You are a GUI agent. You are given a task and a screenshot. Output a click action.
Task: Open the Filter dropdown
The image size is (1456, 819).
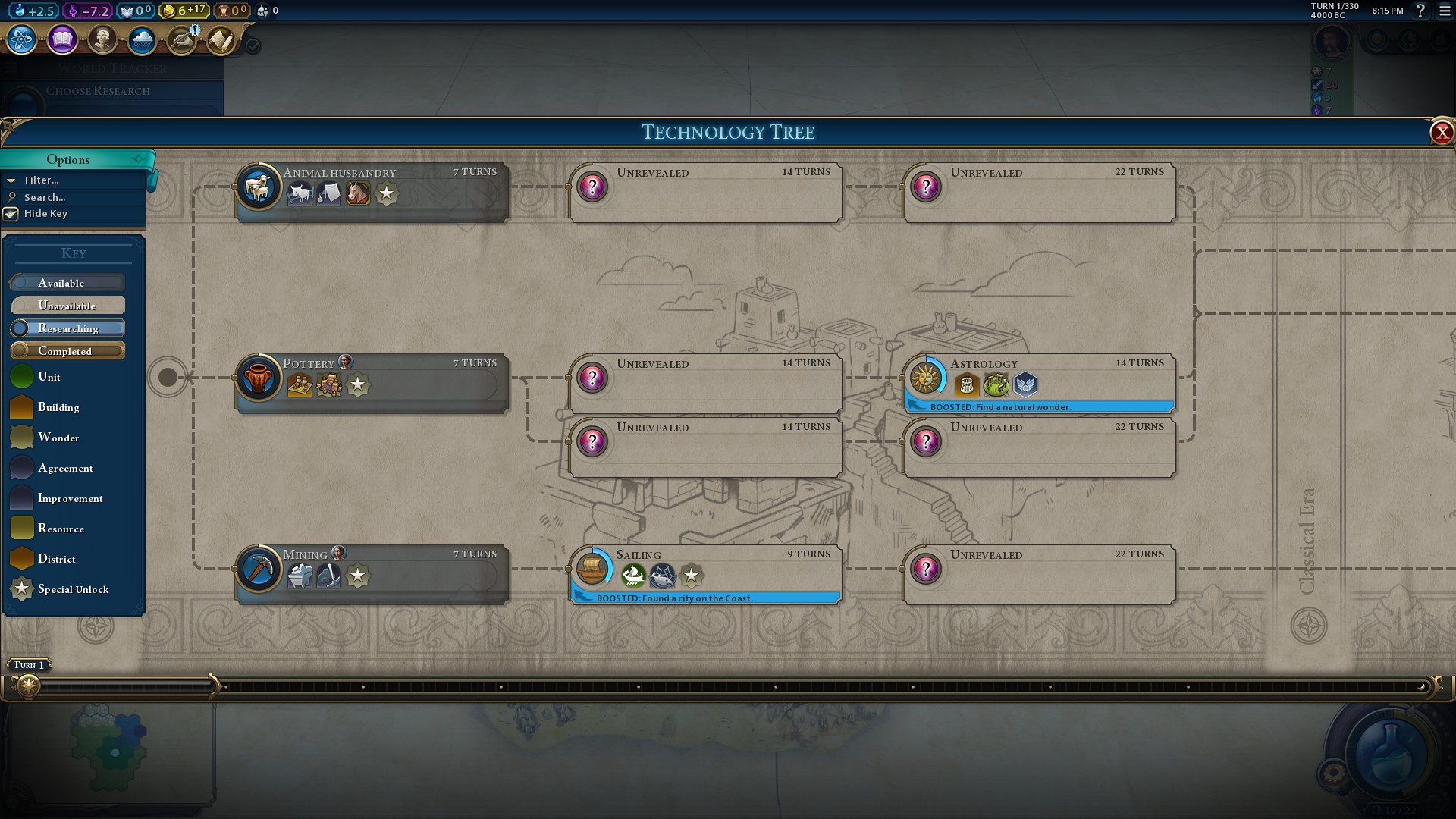(x=42, y=180)
